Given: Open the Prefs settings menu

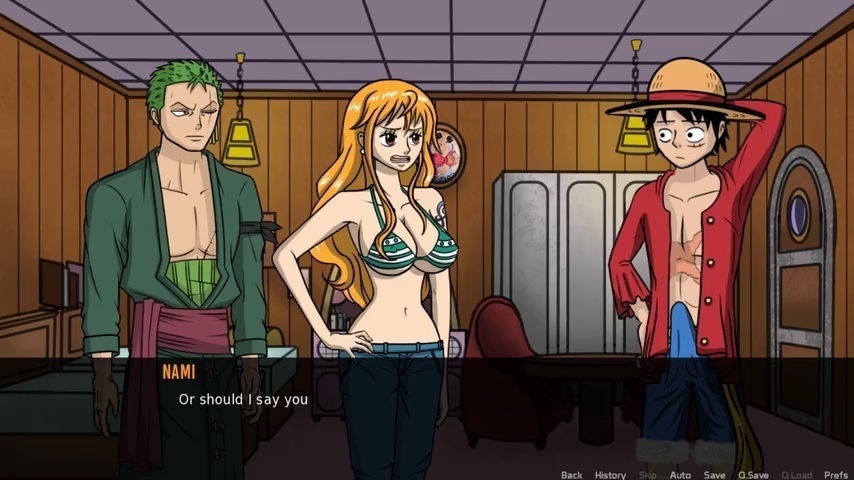Looking at the screenshot, I should coord(835,475).
